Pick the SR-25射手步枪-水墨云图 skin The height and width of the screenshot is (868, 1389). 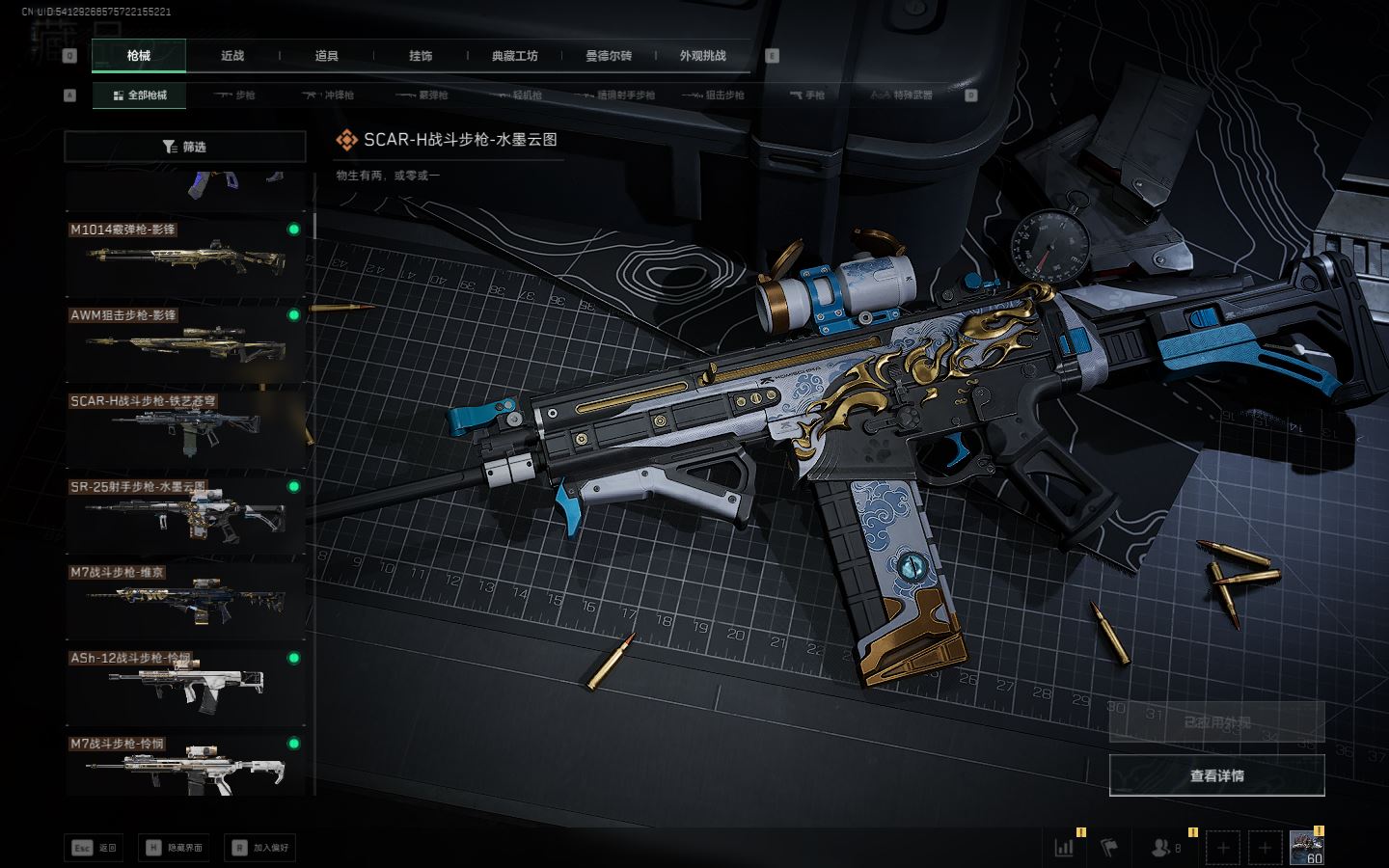184,513
